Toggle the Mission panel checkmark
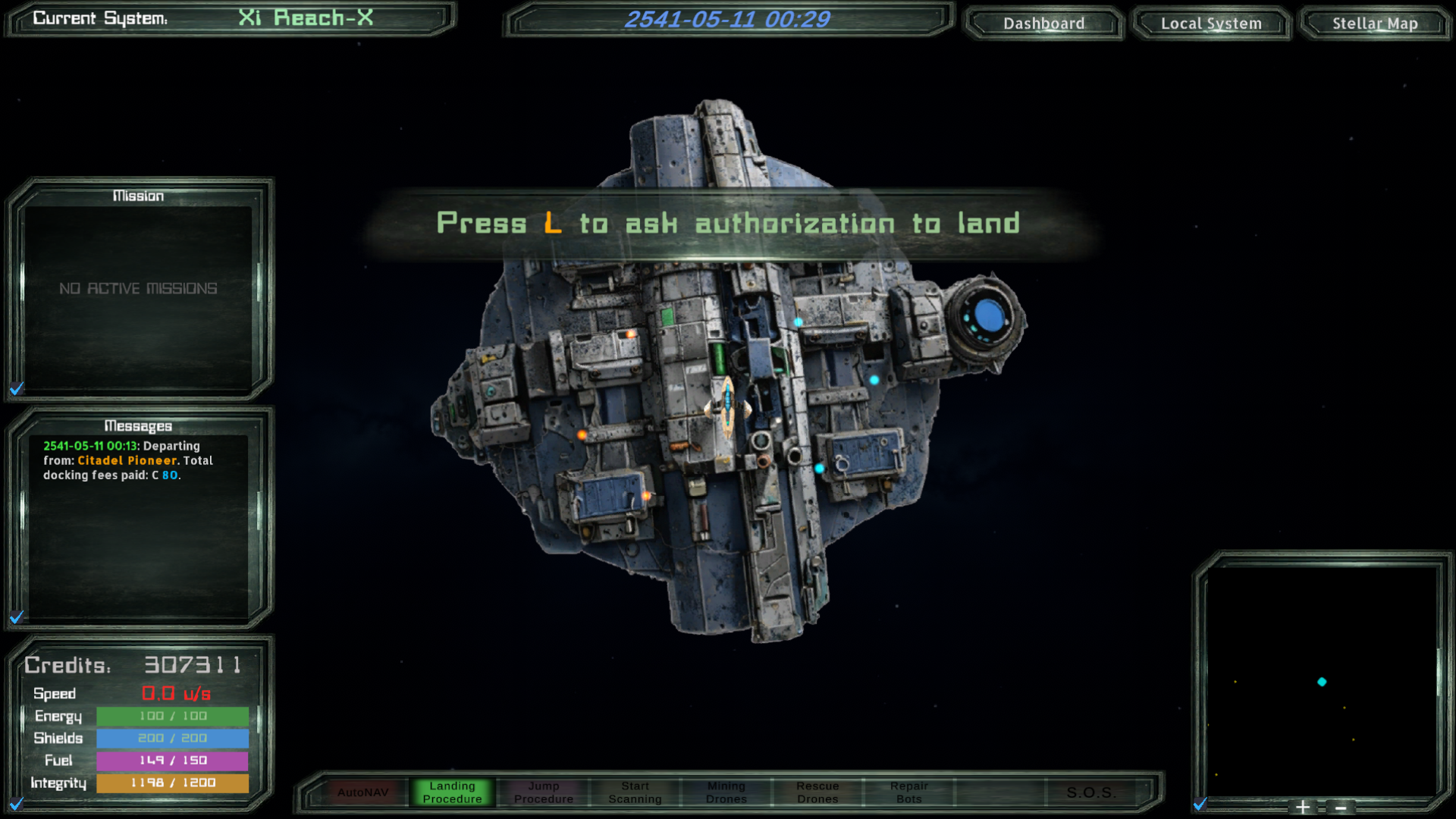Viewport: 1456px width, 819px height. (x=17, y=389)
